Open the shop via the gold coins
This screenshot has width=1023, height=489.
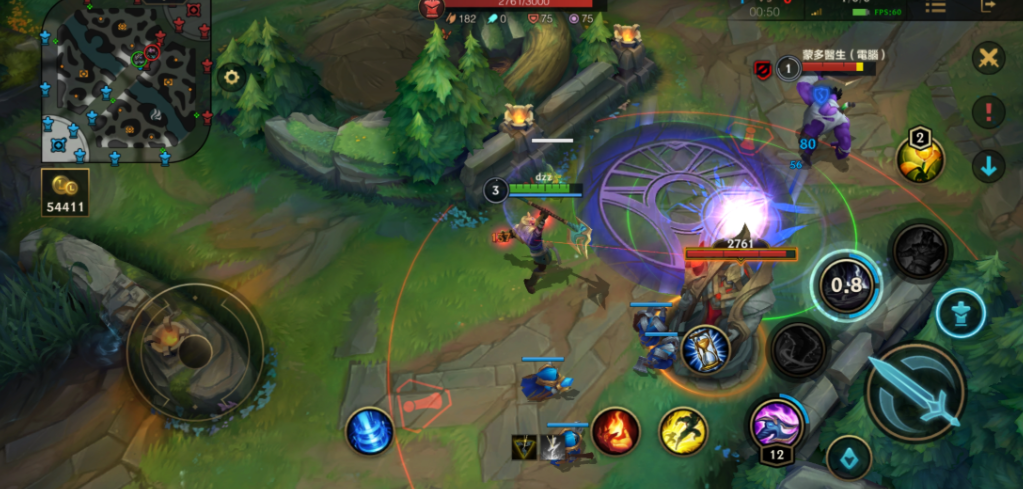click(66, 191)
